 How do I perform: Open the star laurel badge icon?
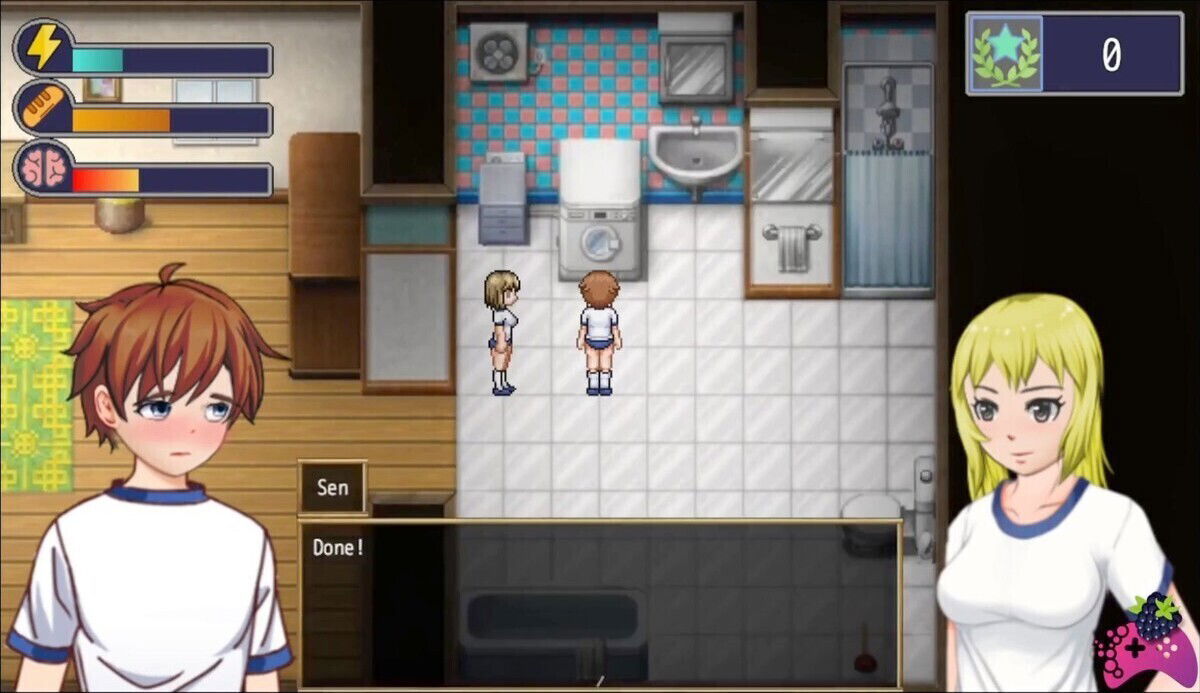(1005, 54)
